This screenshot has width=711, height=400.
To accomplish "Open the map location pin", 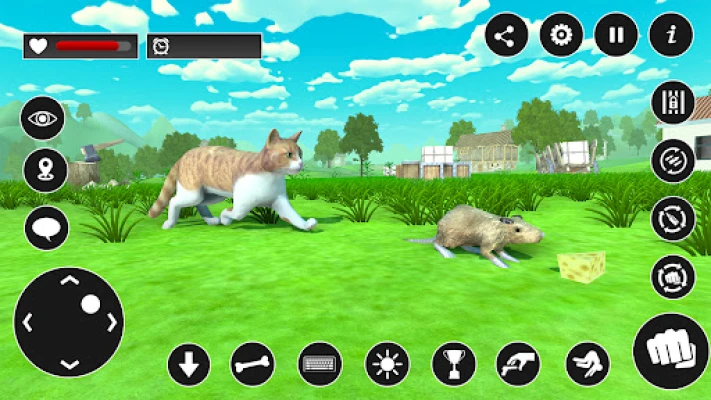I will [45, 170].
